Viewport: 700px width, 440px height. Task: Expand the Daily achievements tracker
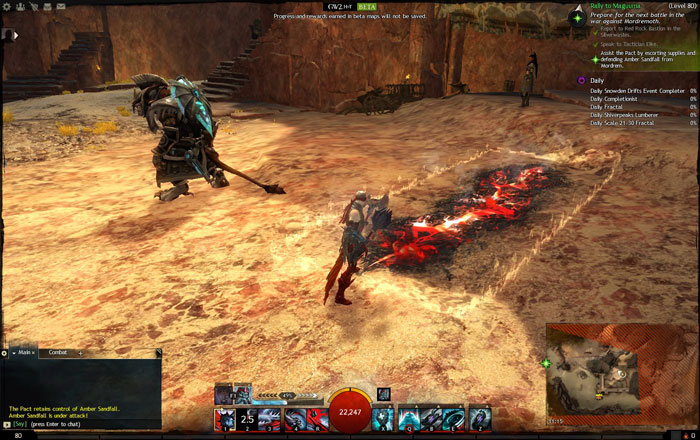tap(596, 79)
